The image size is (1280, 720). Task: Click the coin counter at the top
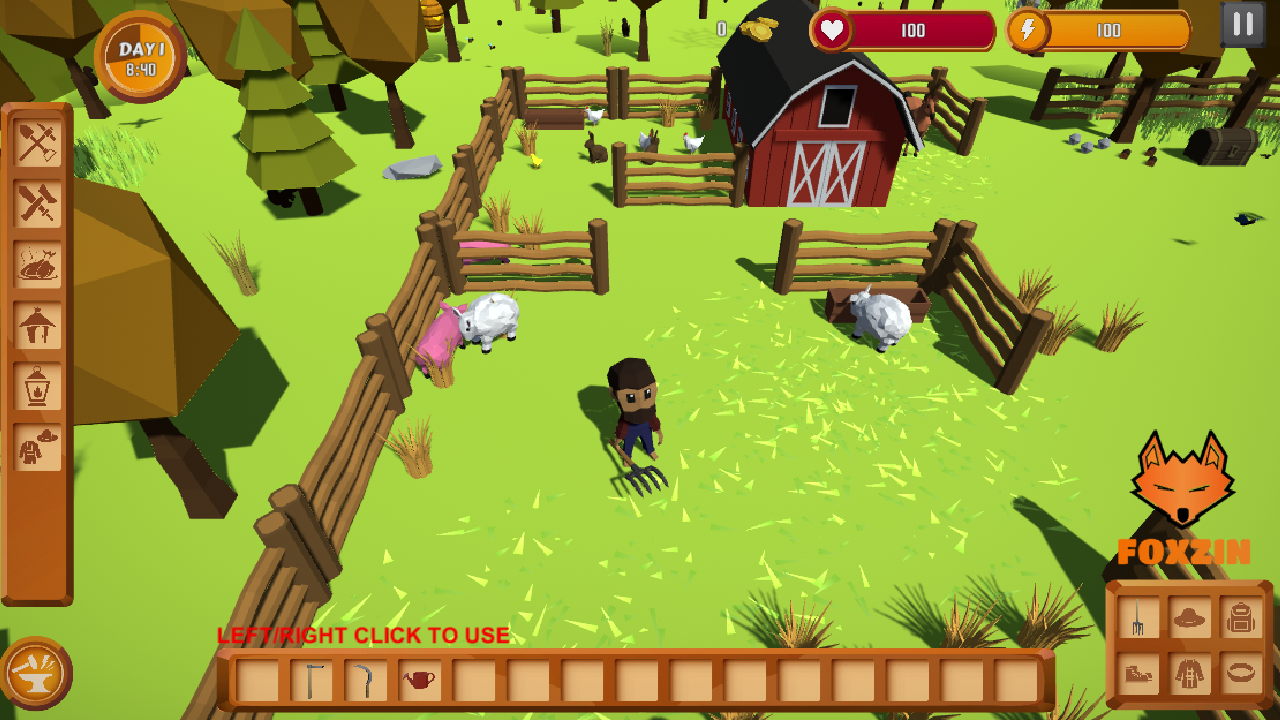[x=738, y=28]
